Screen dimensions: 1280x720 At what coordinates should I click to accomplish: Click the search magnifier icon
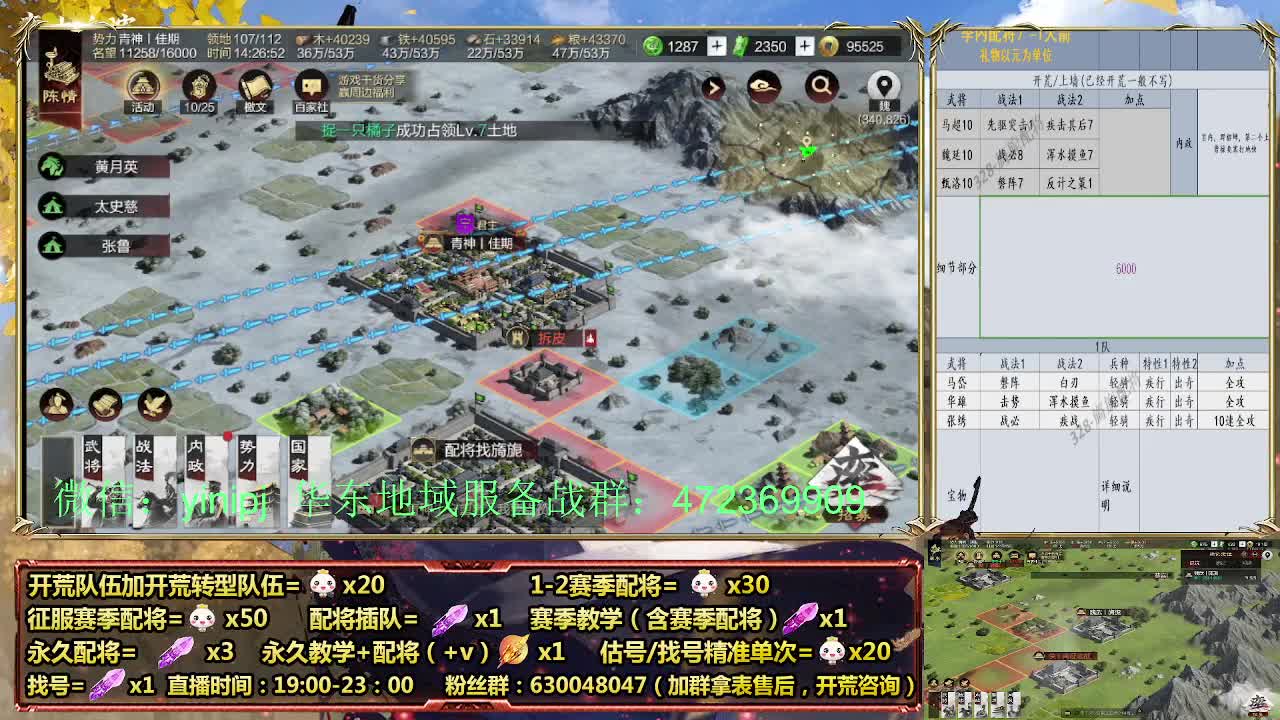[822, 87]
